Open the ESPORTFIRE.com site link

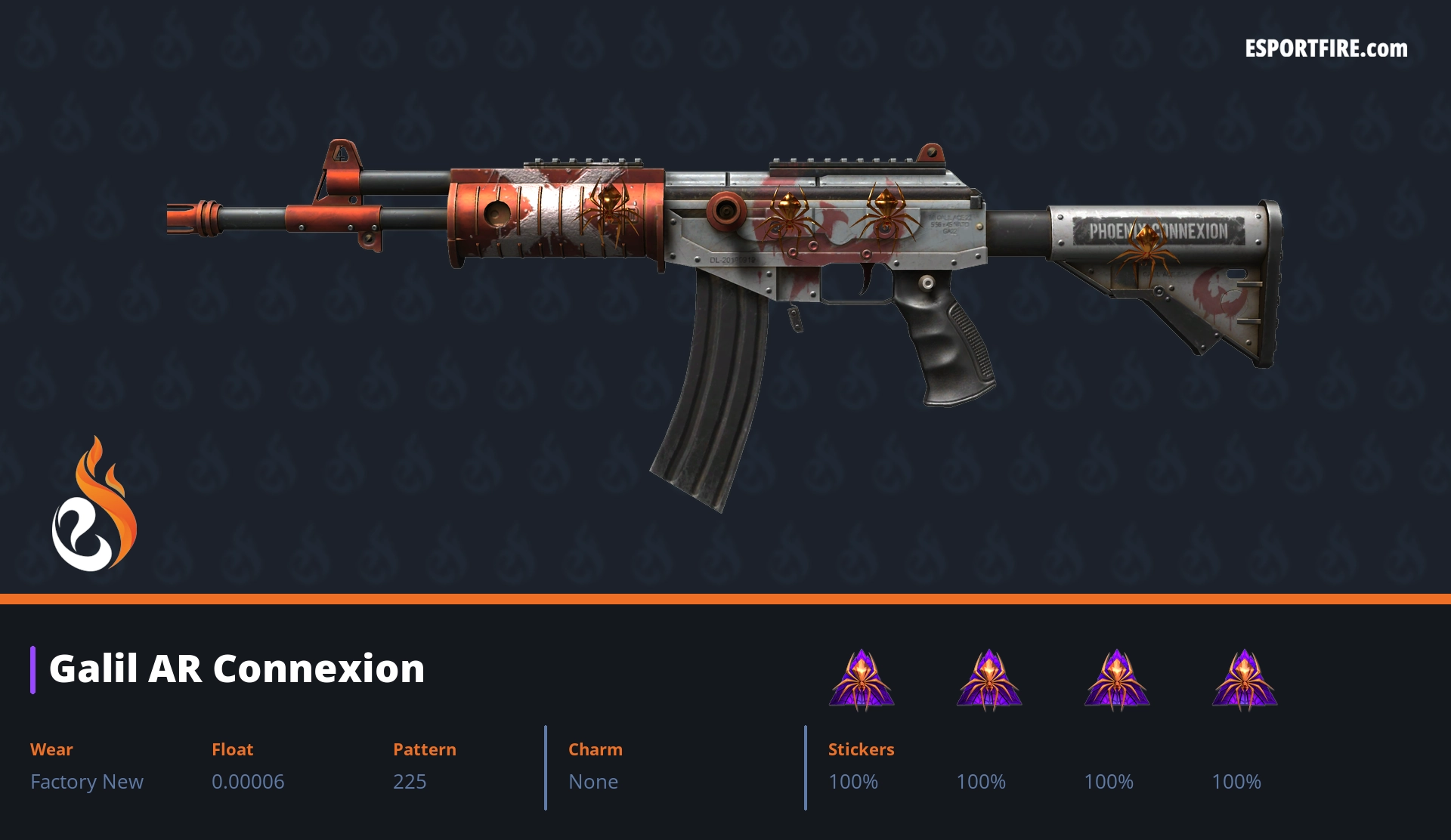[1326, 49]
